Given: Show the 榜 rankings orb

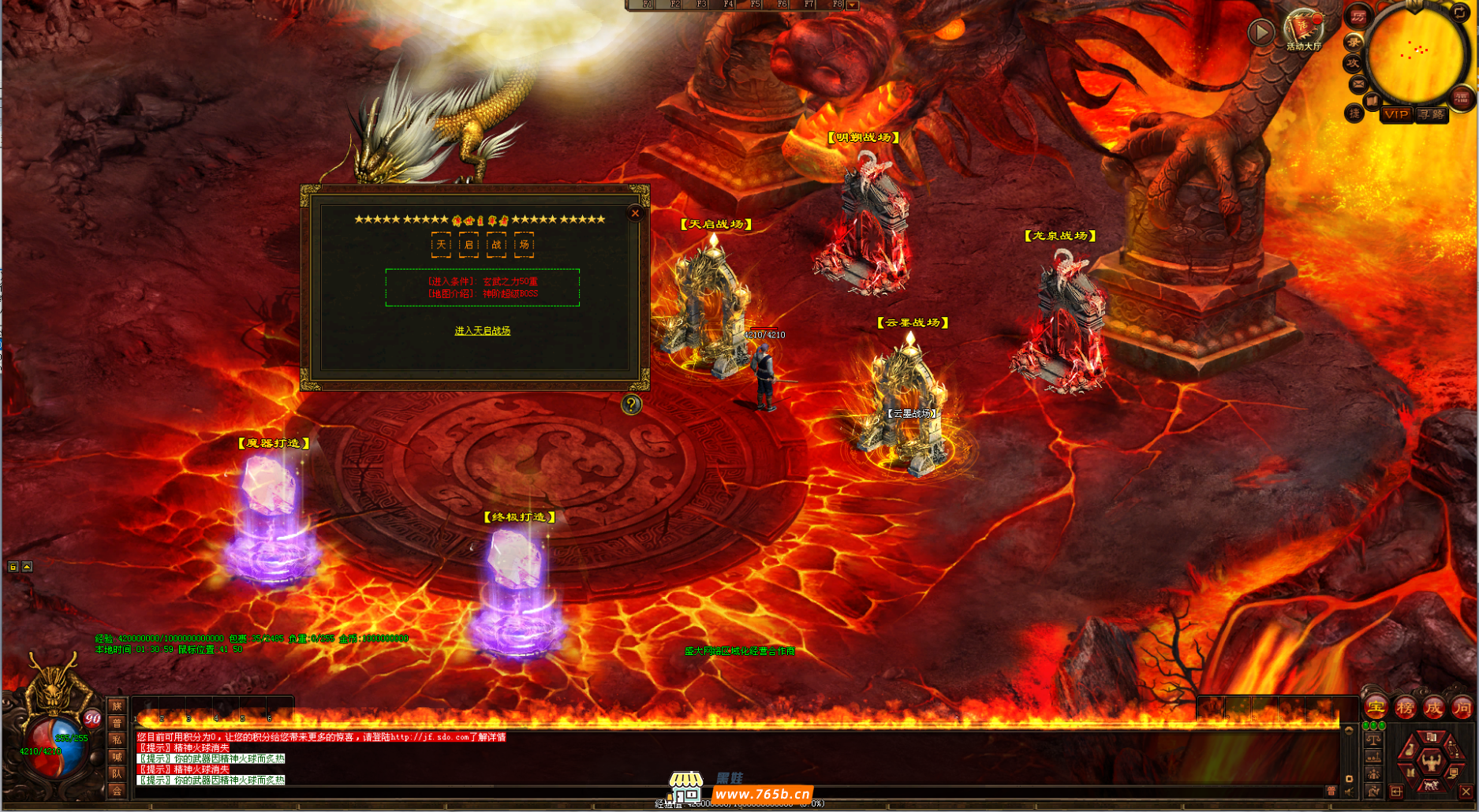Looking at the screenshot, I should point(1405,708).
